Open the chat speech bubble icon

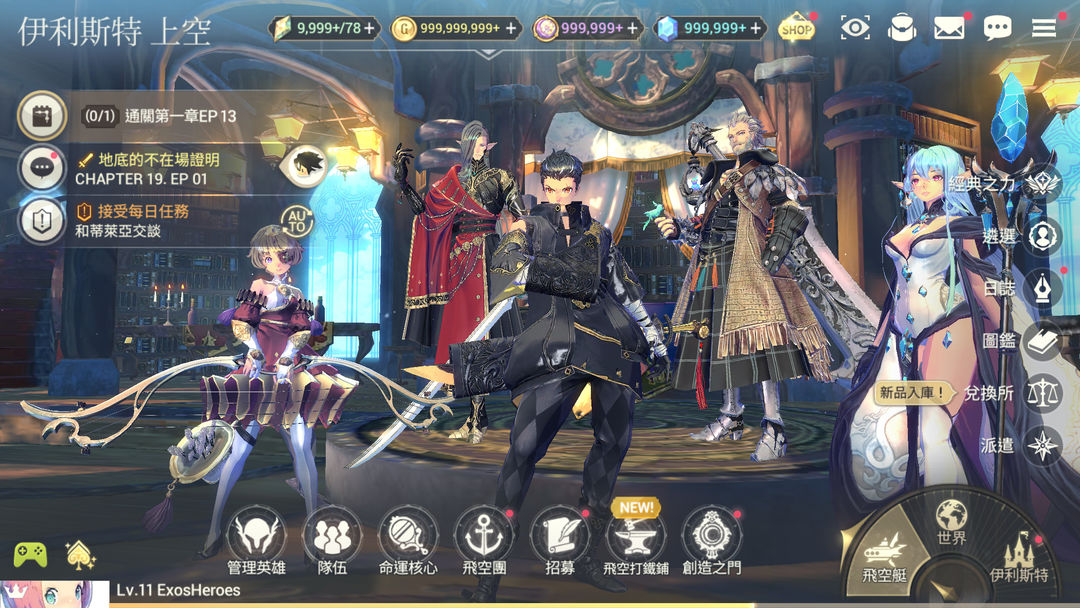997,28
